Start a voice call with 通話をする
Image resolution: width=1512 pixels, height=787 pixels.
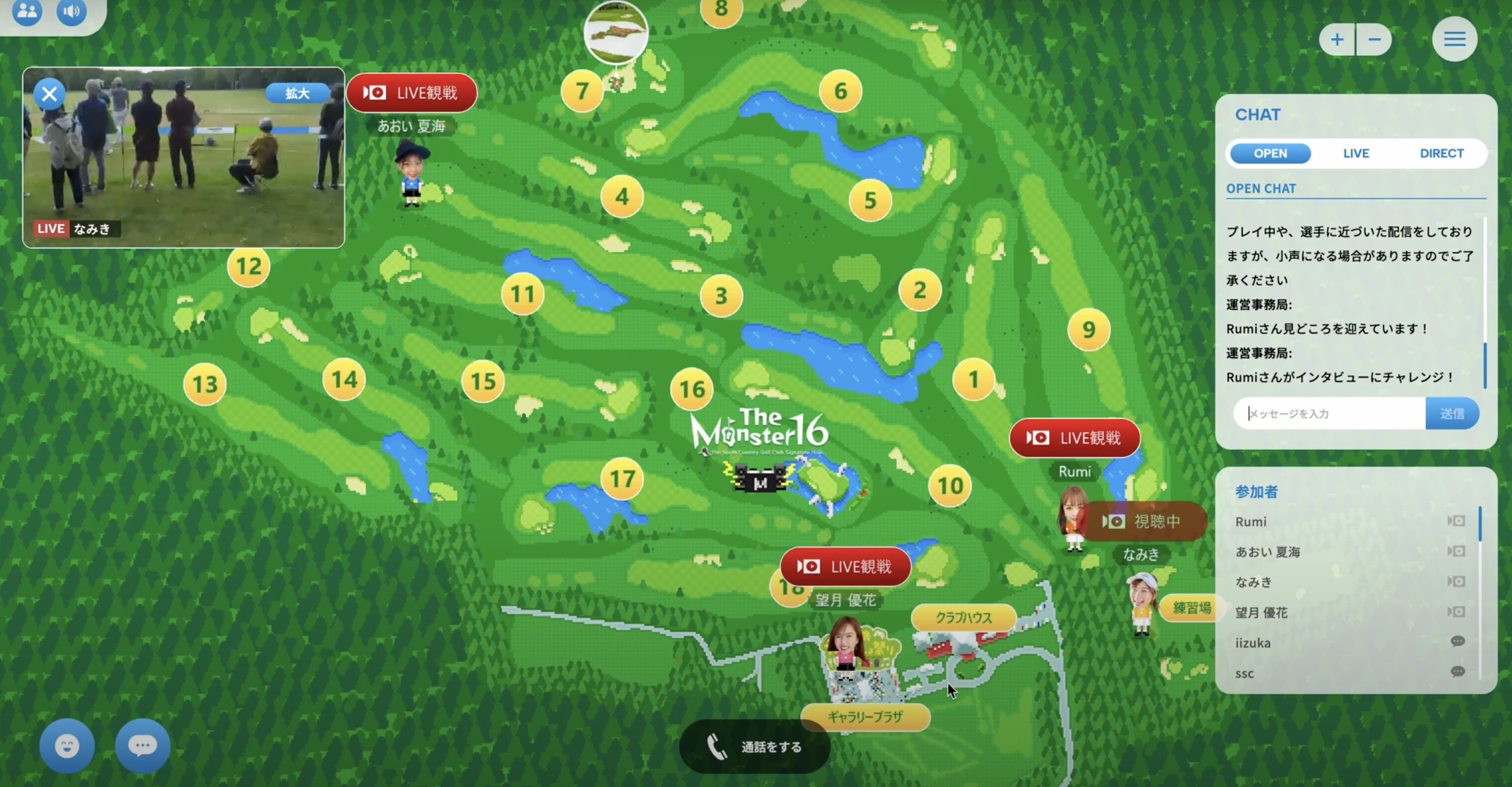click(x=755, y=747)
